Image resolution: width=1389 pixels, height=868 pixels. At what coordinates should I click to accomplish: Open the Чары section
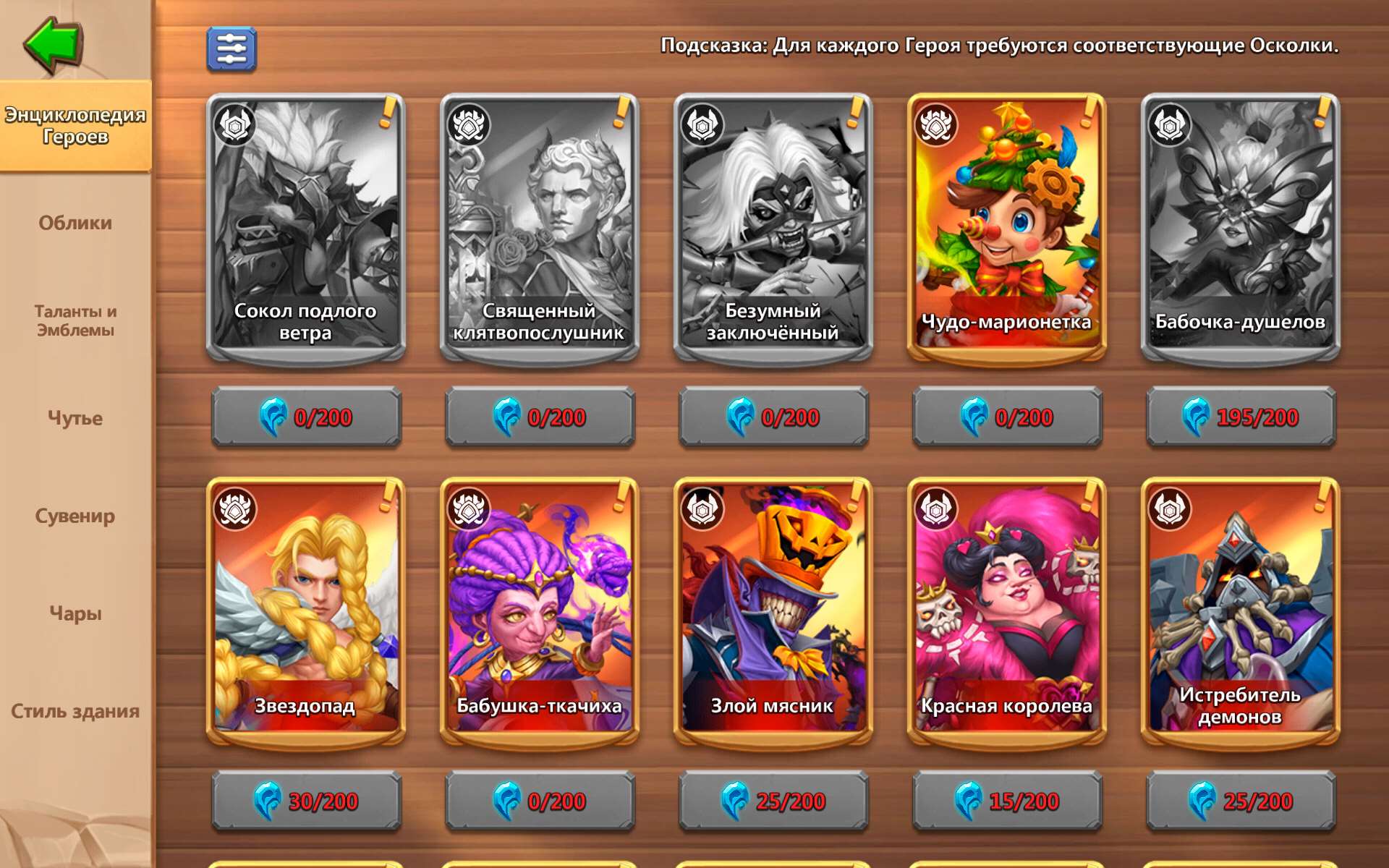coord(74,613)
